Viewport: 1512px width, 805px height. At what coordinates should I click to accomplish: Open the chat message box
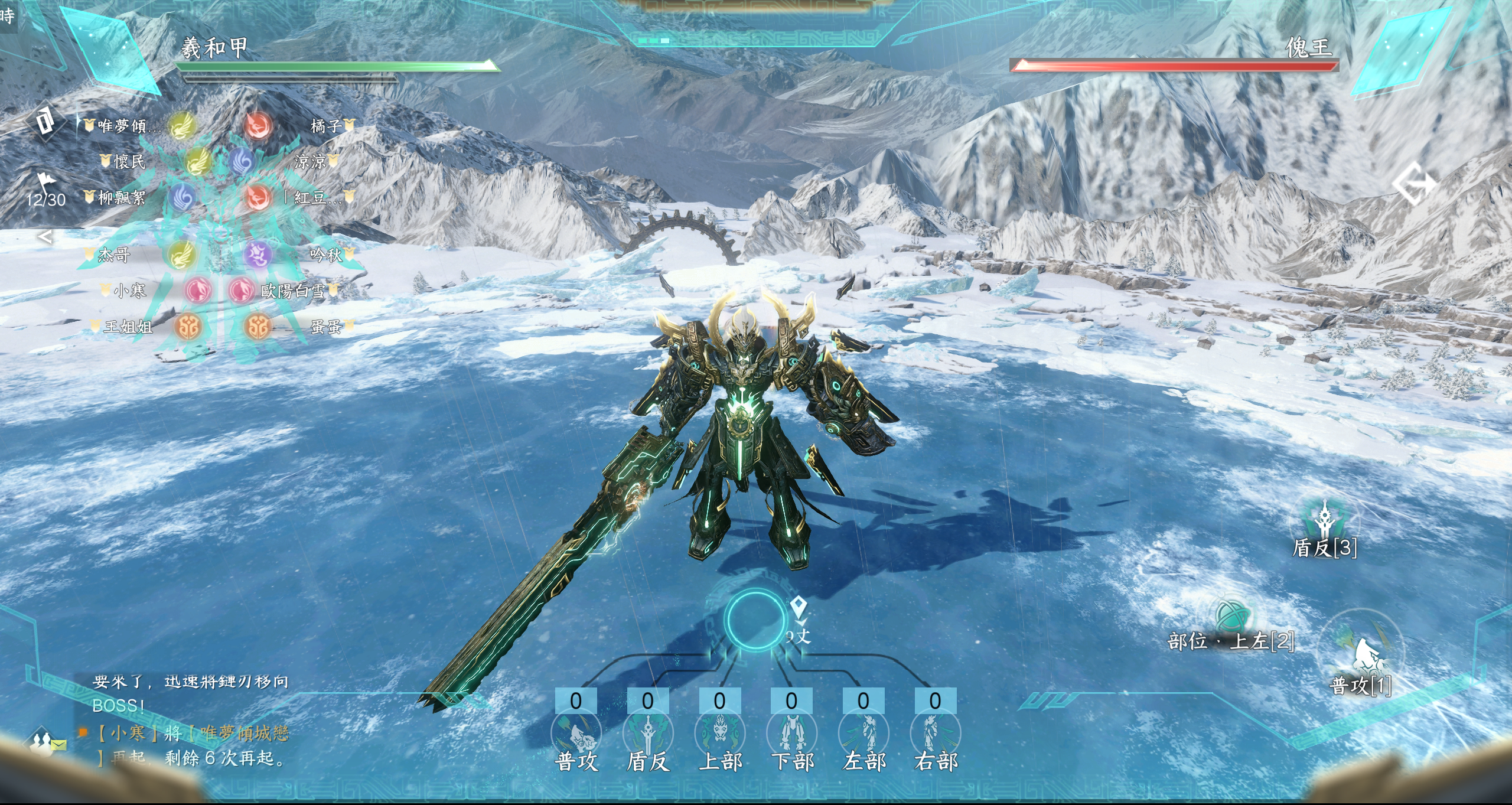pyautogui.click(x=190, y=722)
